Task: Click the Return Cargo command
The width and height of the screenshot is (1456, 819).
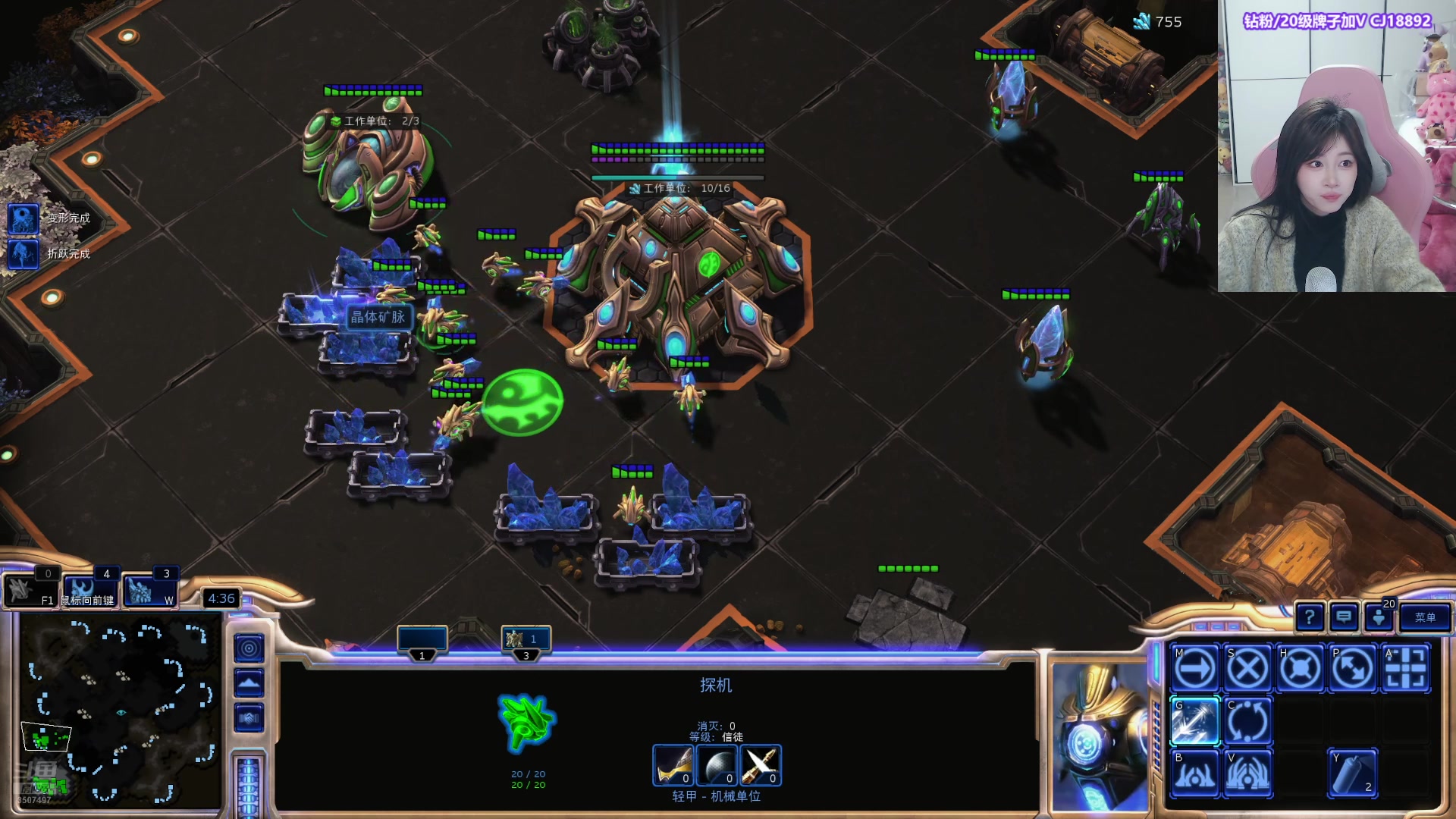Action: [1248, 721]
